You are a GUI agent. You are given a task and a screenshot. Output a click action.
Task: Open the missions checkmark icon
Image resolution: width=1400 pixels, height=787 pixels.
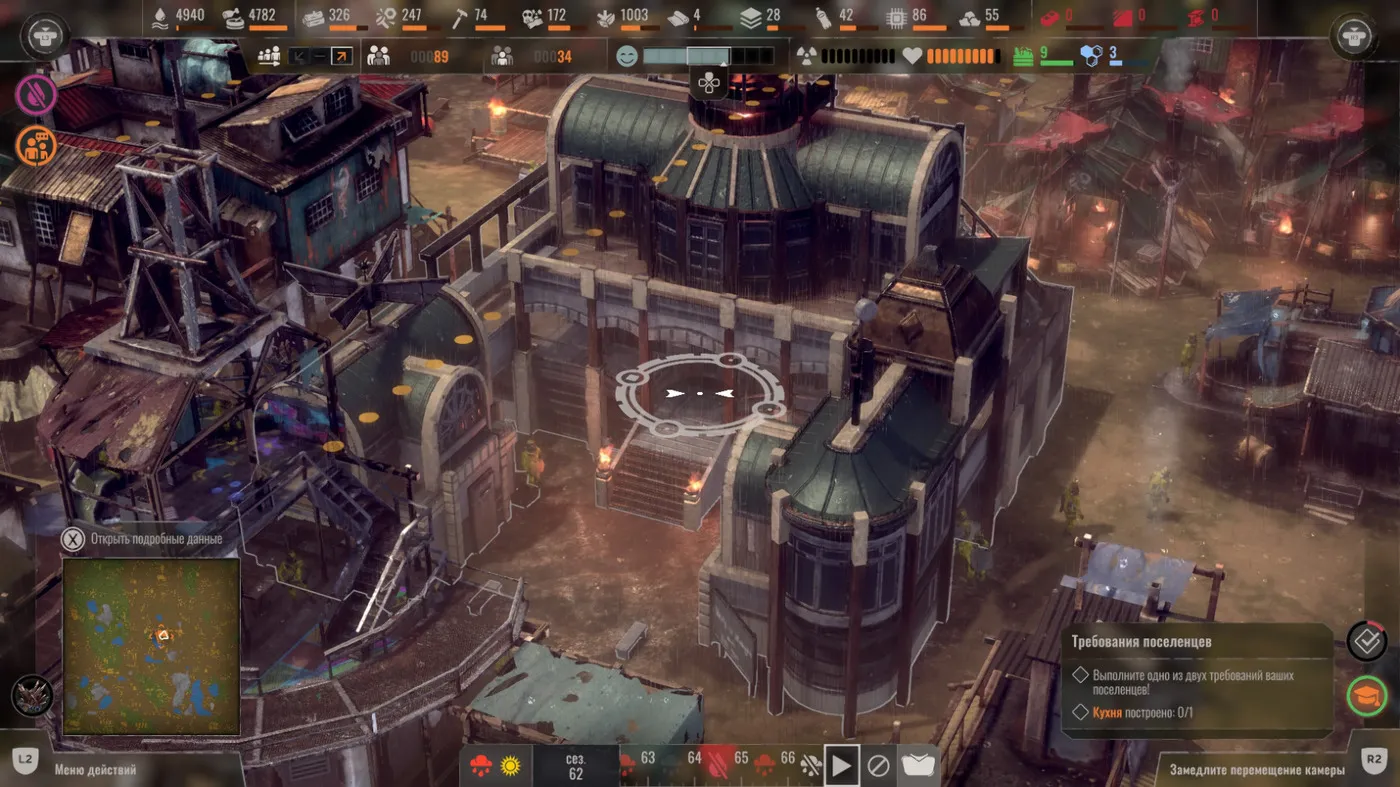pyautogui.click(x=1366, y=641)
